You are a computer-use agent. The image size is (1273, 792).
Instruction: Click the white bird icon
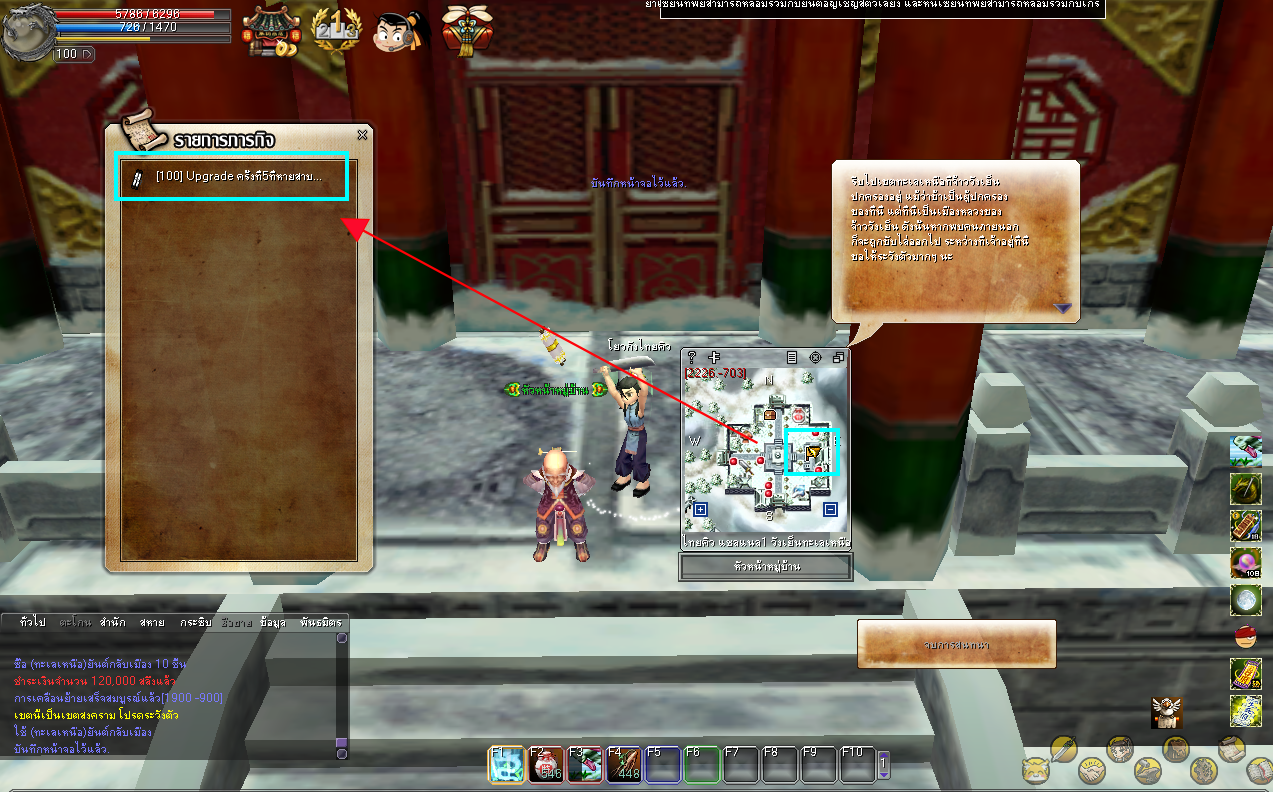(x=1166, y=712)
